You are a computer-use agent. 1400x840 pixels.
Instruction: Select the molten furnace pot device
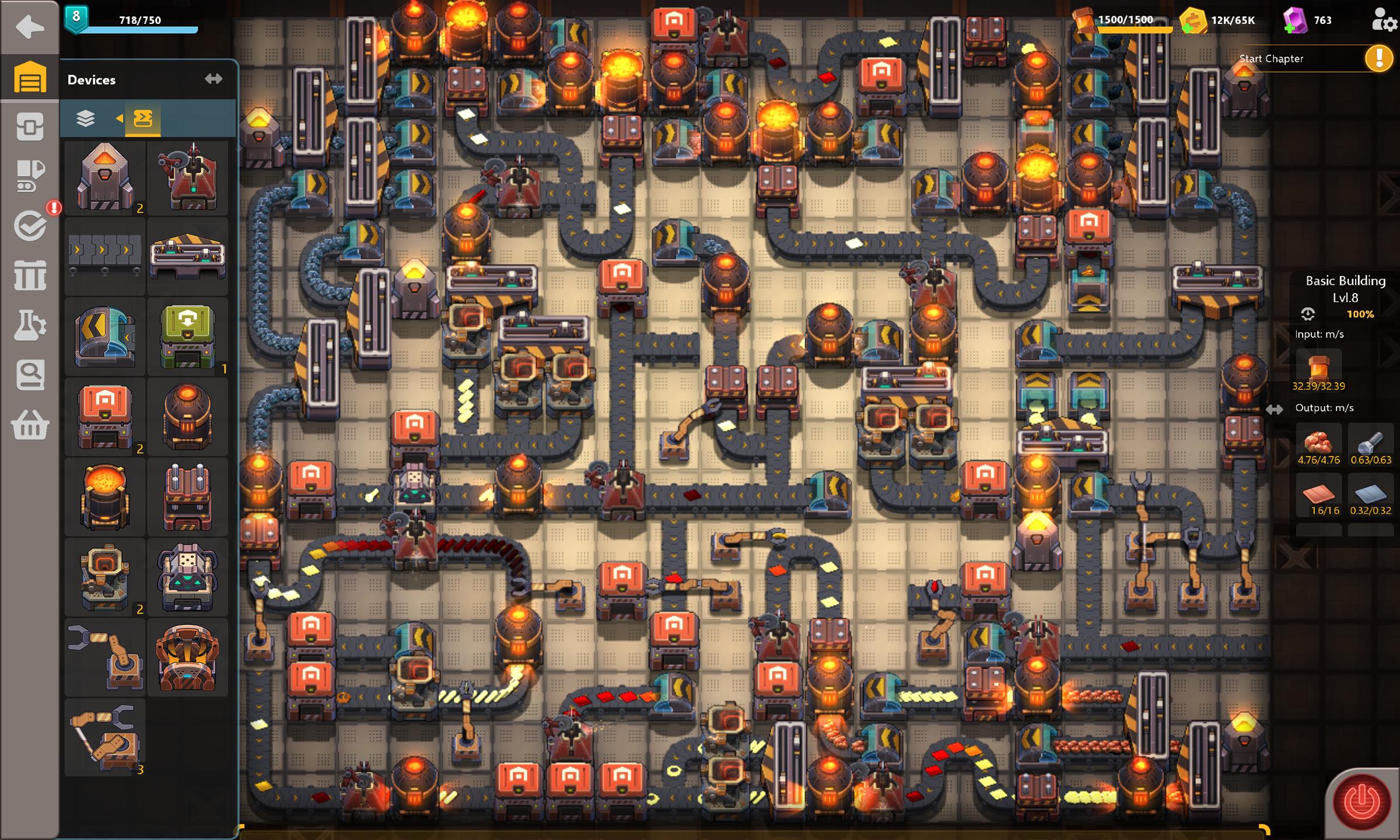click(x=105, y=497)
